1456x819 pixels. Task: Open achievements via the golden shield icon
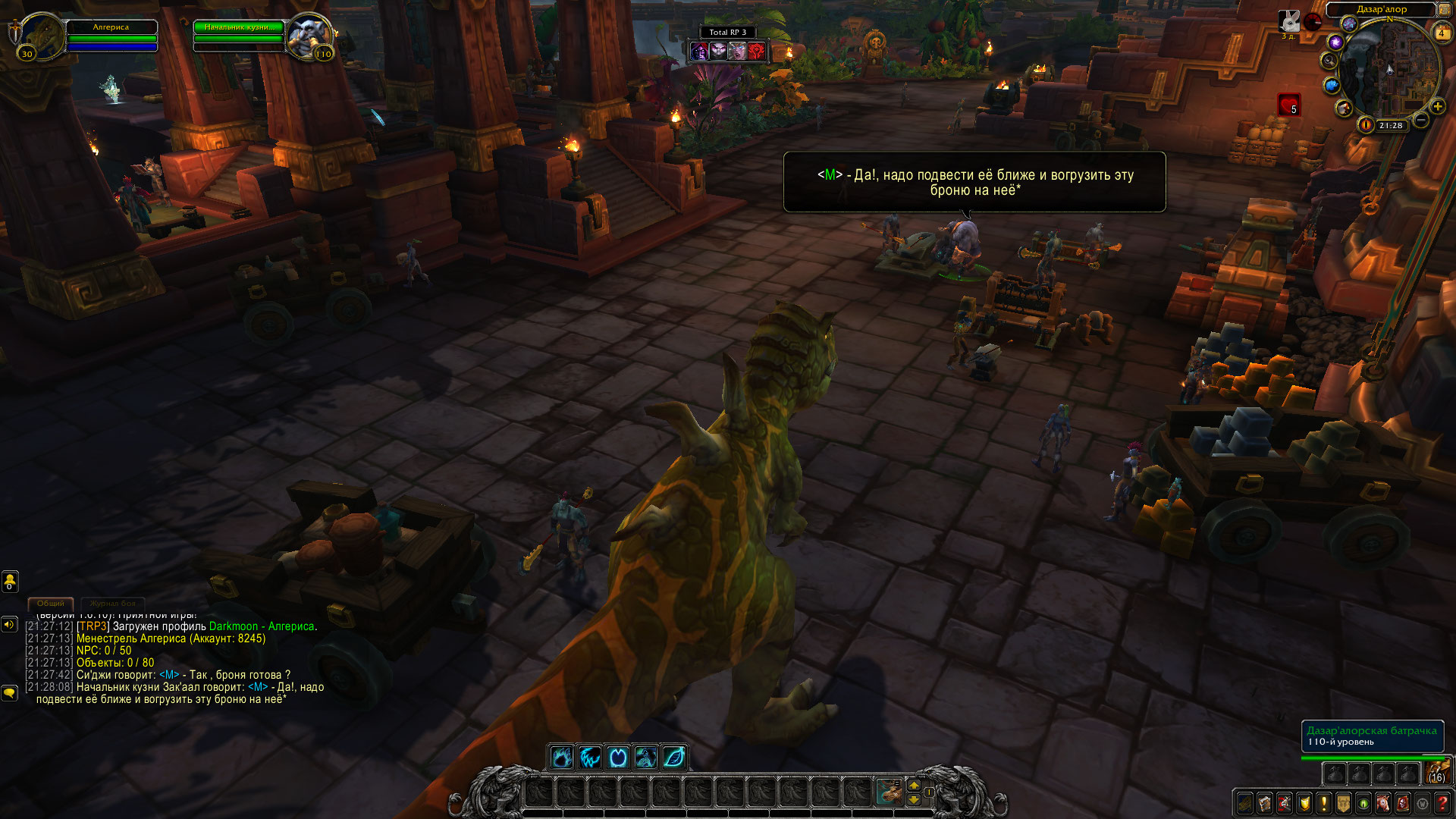tap(1304, 803)
